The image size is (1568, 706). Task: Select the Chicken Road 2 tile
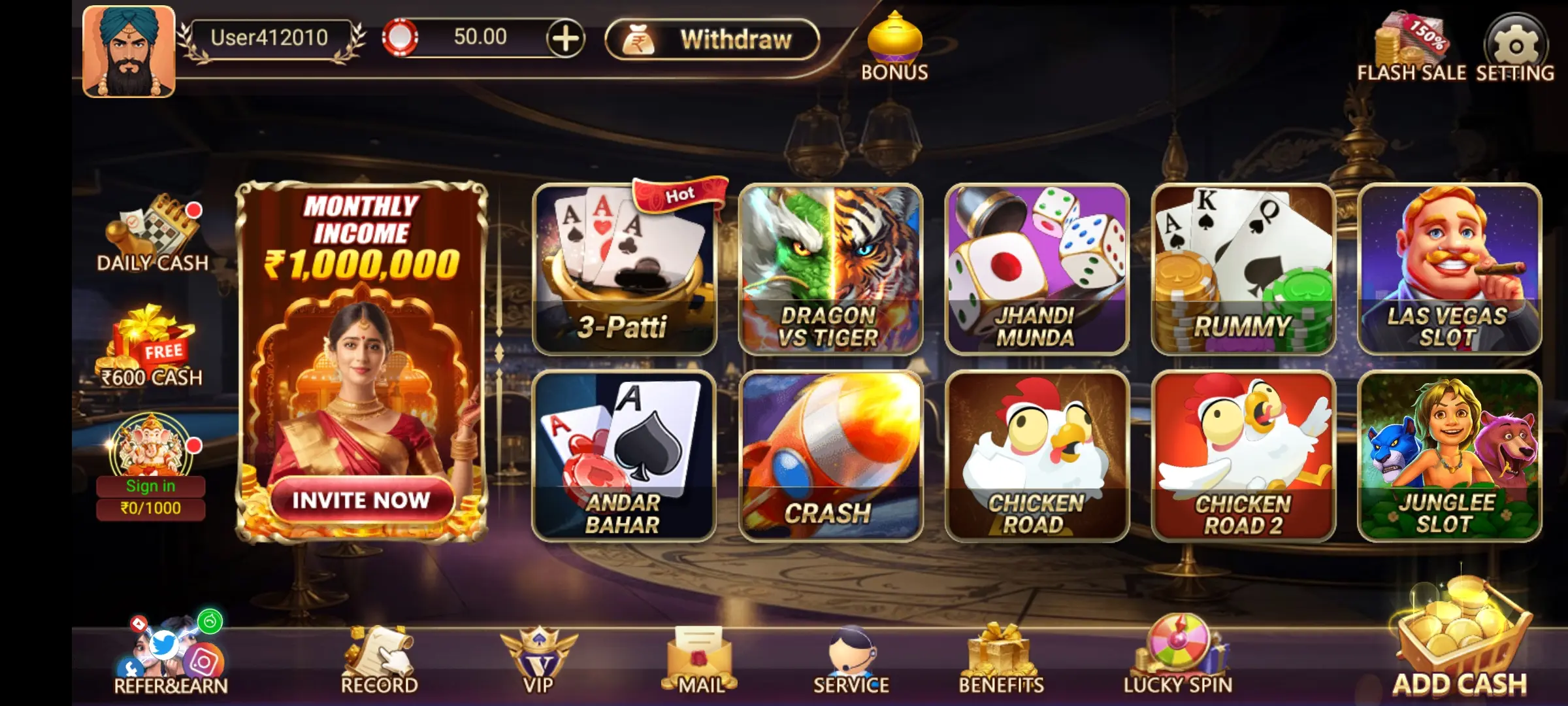1243,456
